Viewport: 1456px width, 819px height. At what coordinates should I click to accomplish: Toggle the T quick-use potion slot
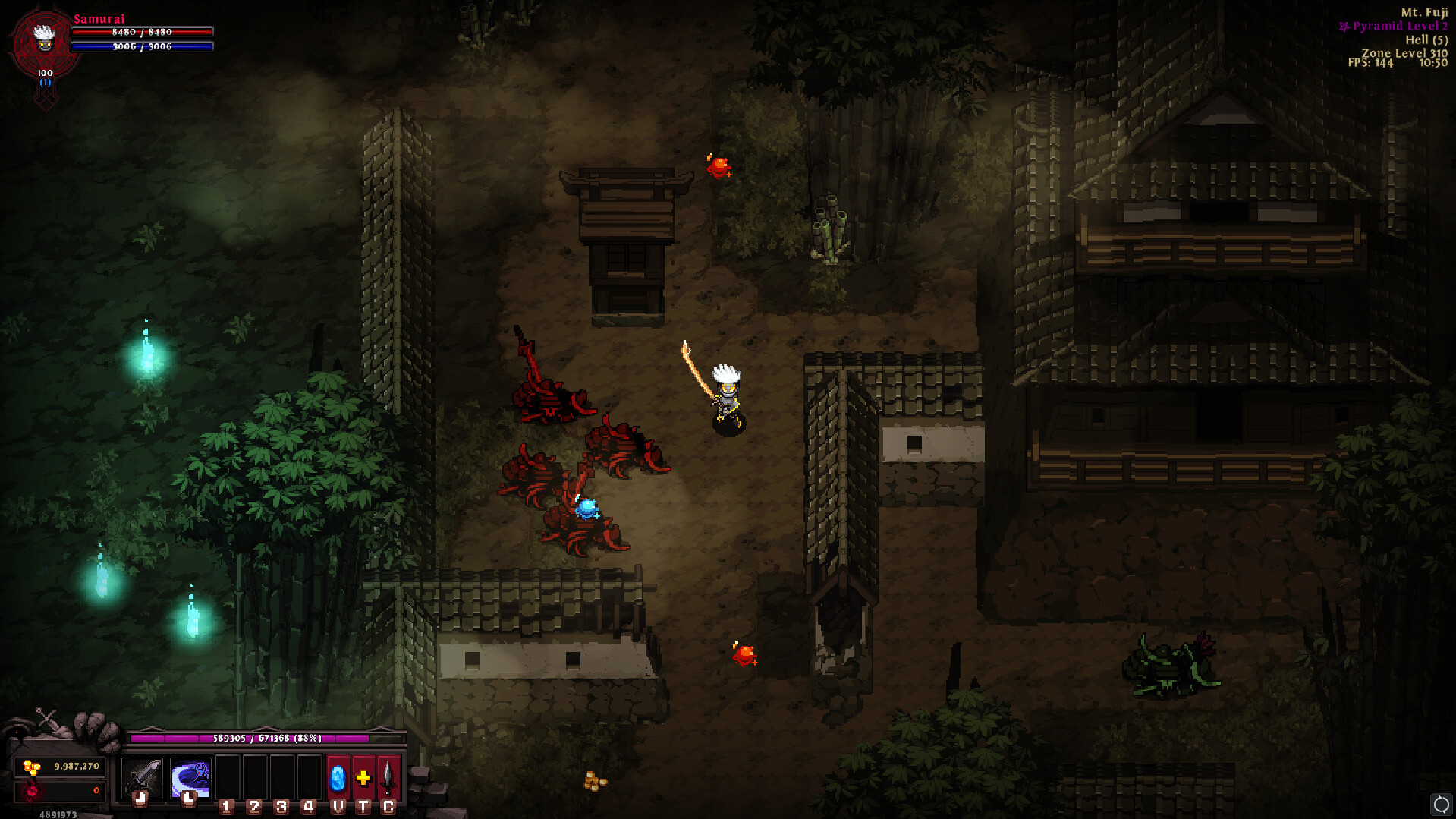click(363, 806)
